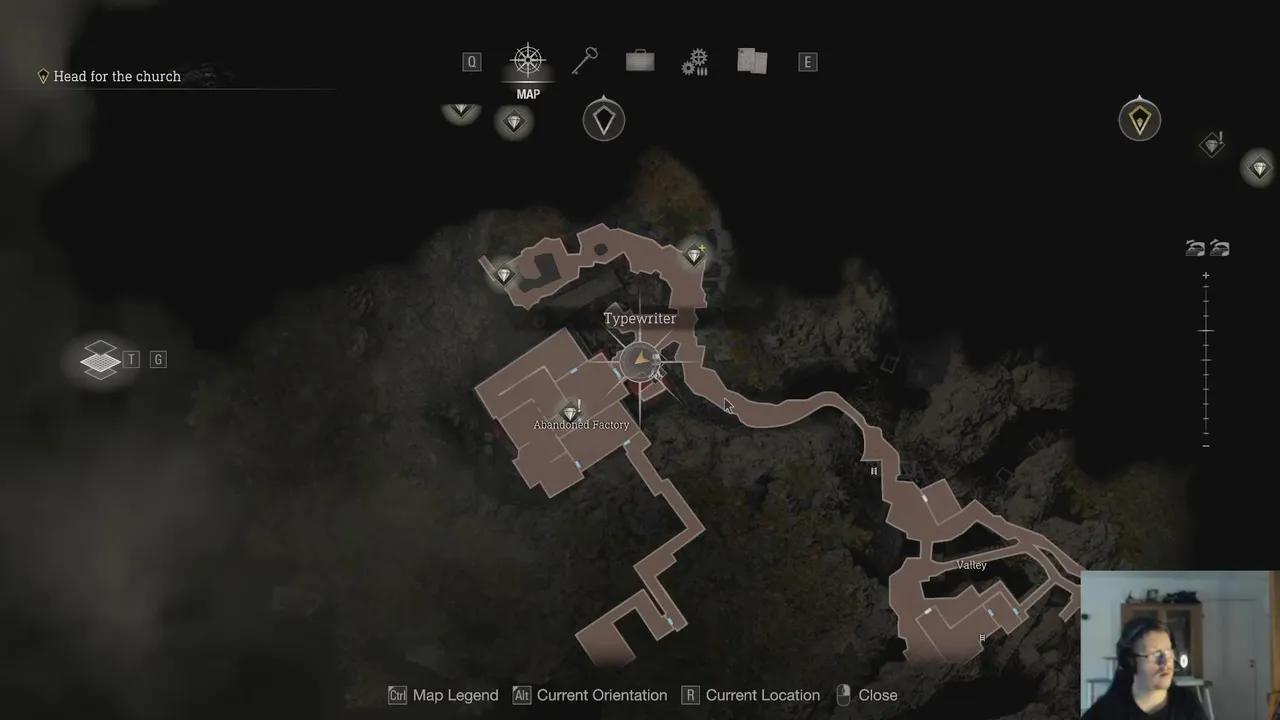Click the player location arrow on the map
Viewport: 1280px width, 720px height.
point(641,358)
